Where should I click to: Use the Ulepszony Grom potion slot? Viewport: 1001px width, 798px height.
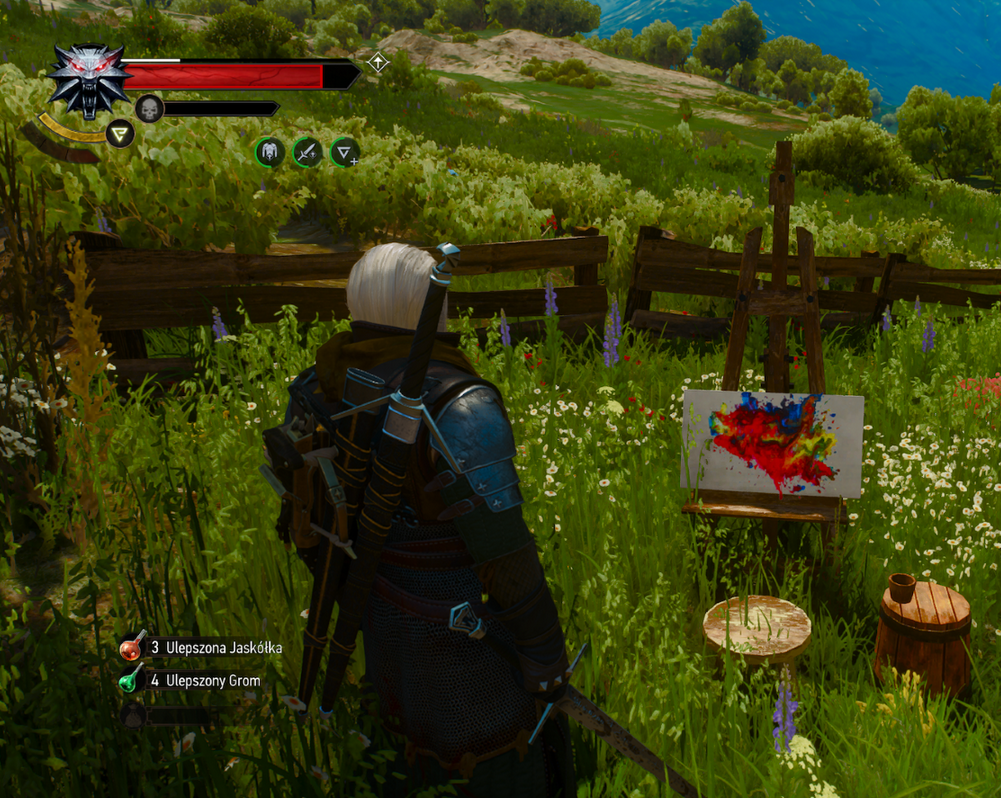click(132, 680)
